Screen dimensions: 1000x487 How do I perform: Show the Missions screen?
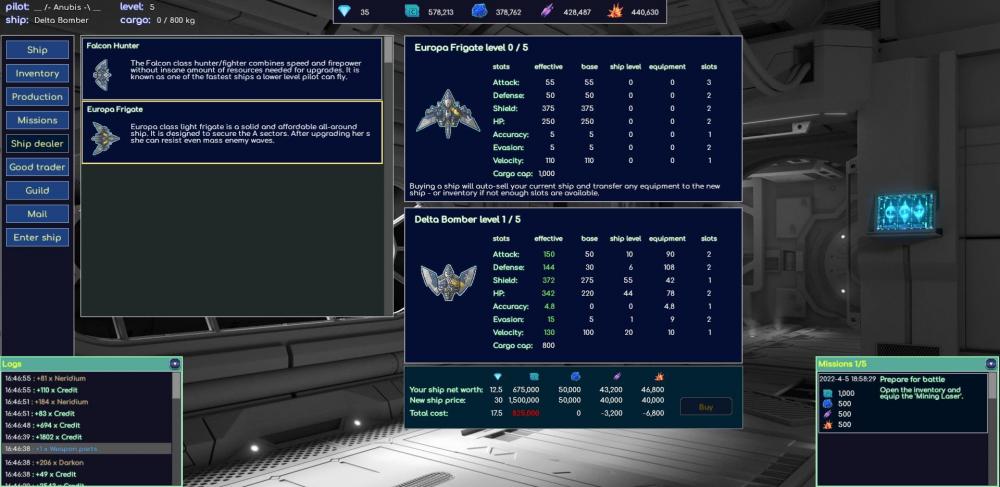point(37,120)
